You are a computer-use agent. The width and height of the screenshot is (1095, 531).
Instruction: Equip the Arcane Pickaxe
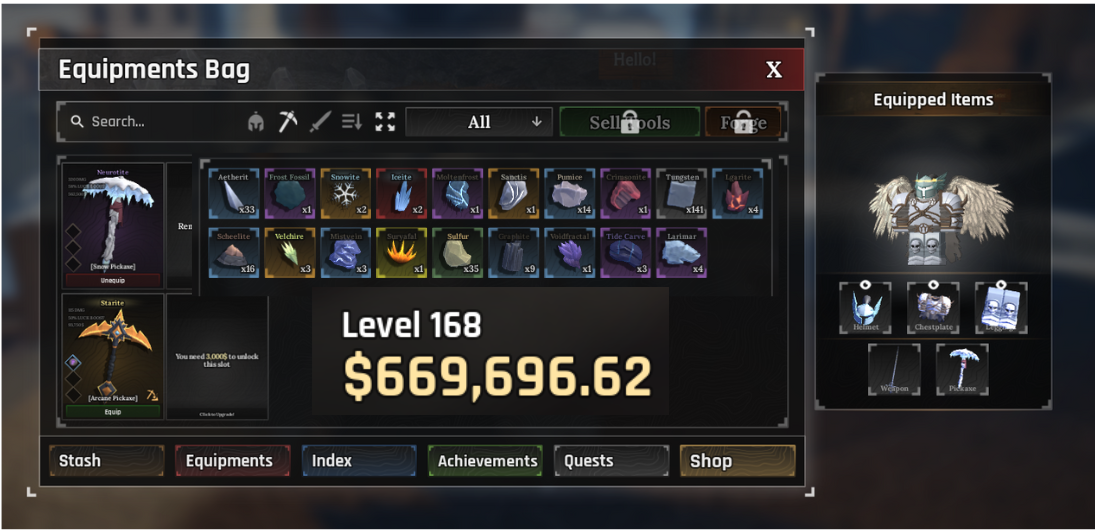click(113, 411)
